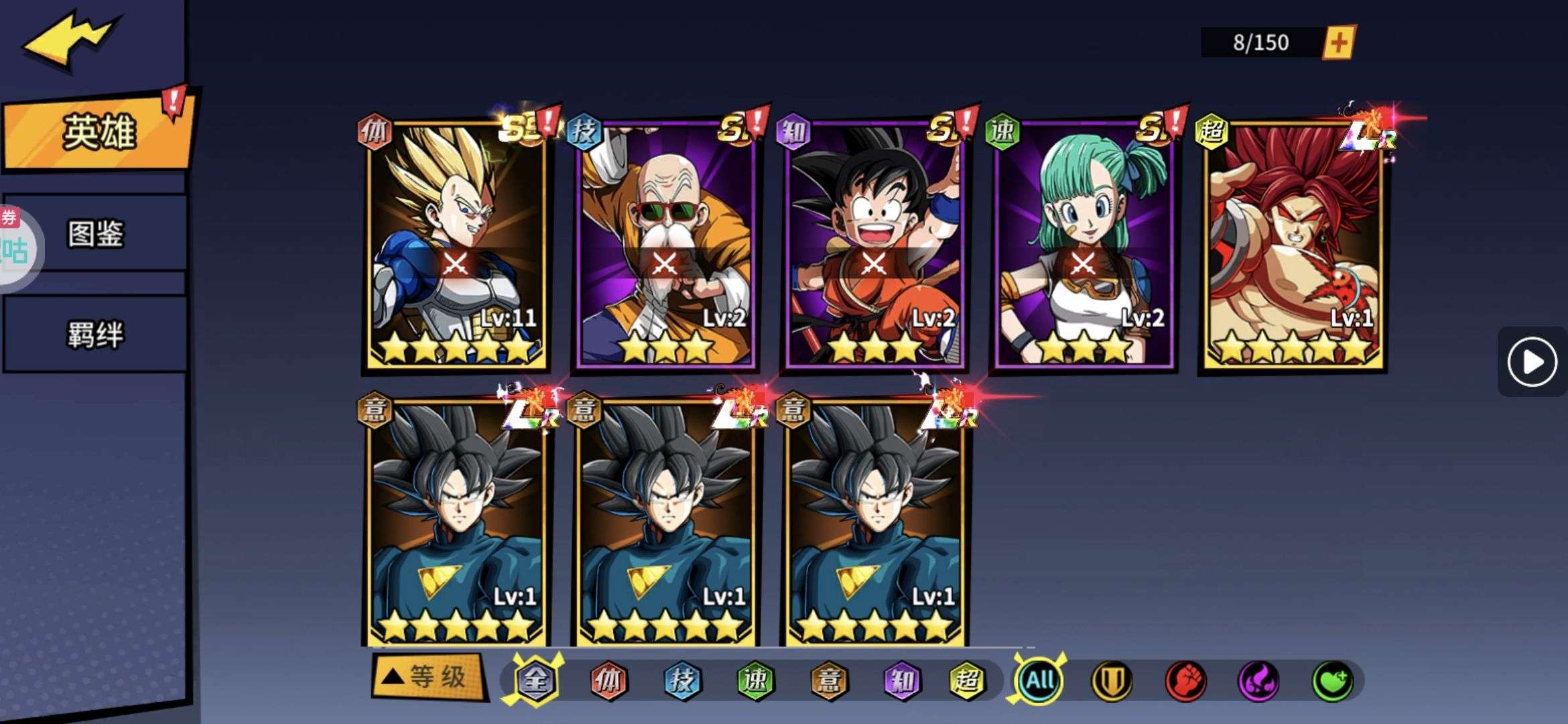Switch to the 英雄 heroes tab
The image size is (1568, 724).
pyautogui.click(x=99, y=131)
